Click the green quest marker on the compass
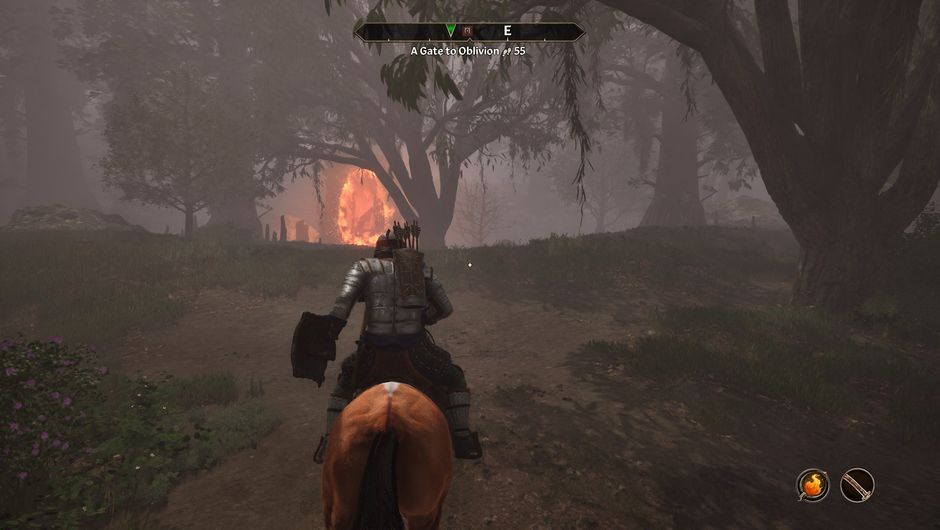 point(451,31)
